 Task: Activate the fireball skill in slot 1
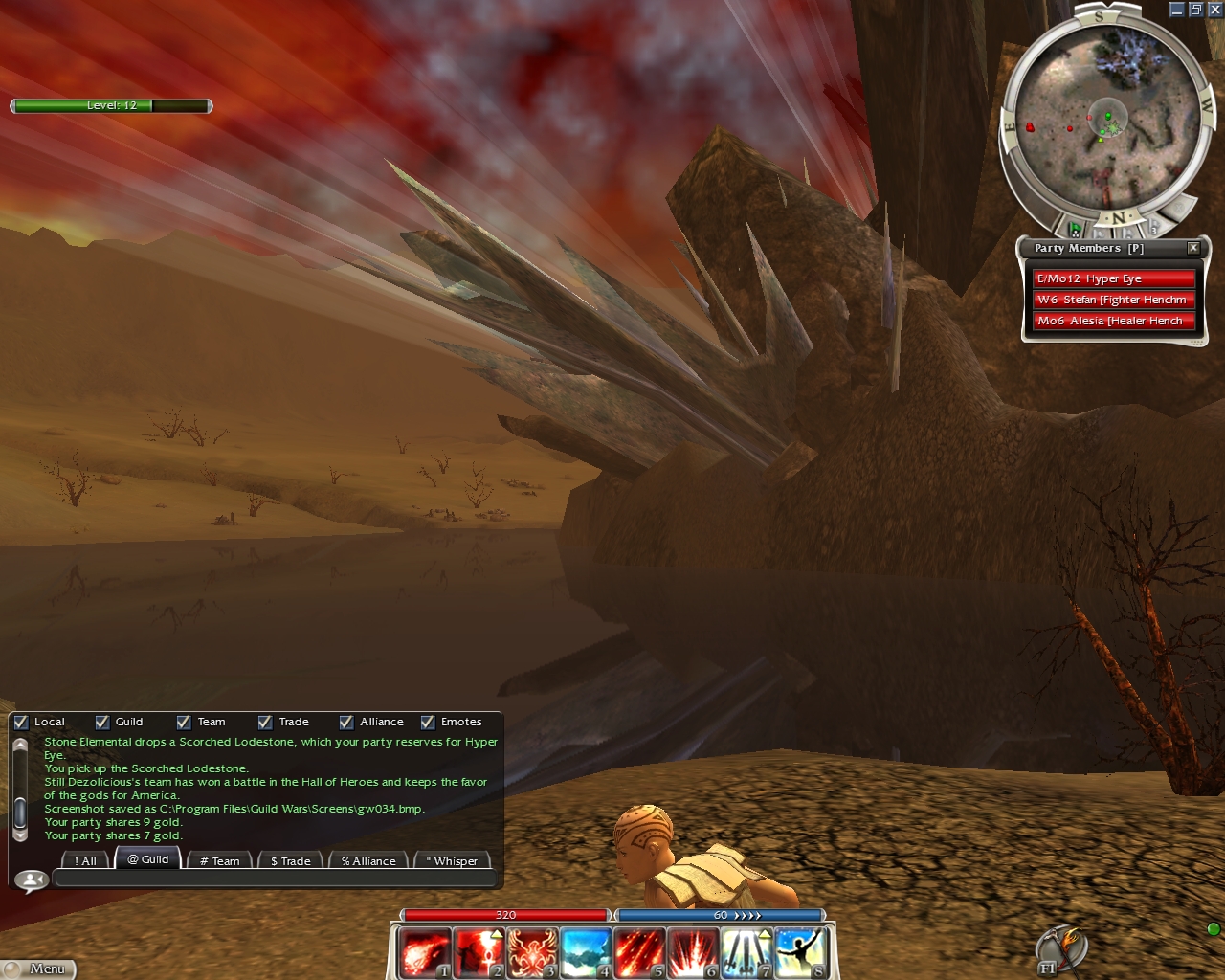pos(424,953)
